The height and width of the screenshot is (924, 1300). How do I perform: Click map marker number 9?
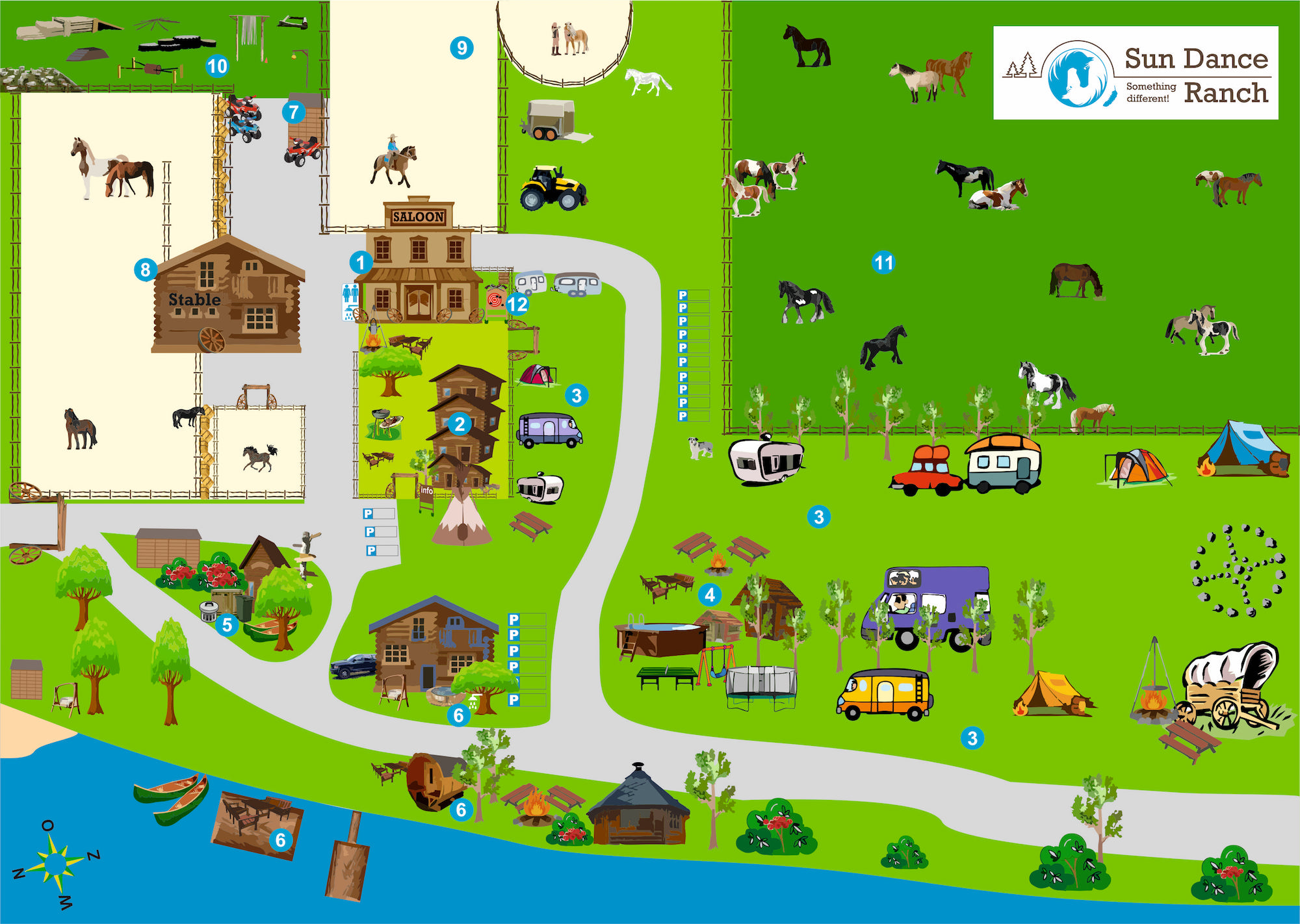[461, 47]
